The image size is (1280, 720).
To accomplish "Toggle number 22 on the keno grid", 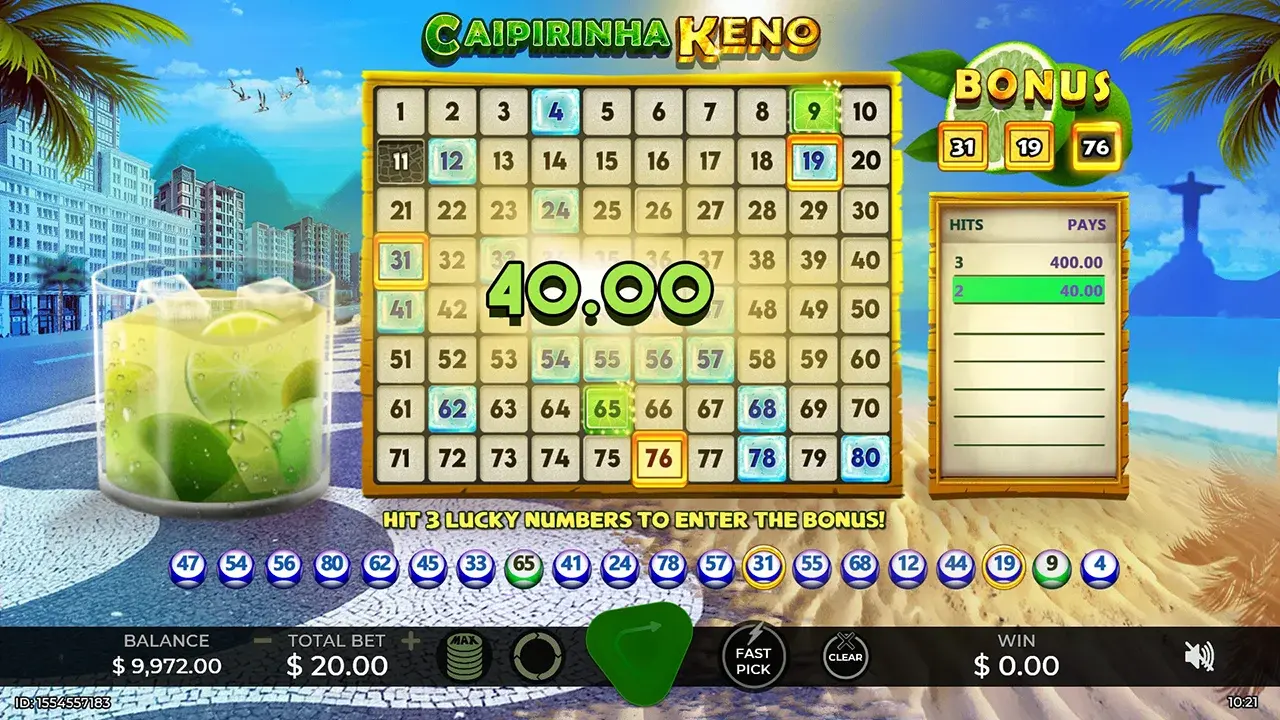I will pos(453,210).
